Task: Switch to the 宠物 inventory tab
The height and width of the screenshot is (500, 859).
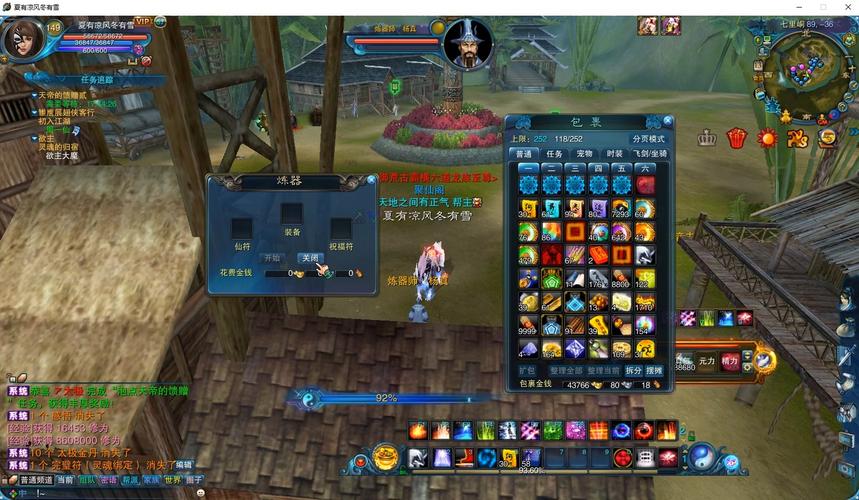Action: (584, 154)
